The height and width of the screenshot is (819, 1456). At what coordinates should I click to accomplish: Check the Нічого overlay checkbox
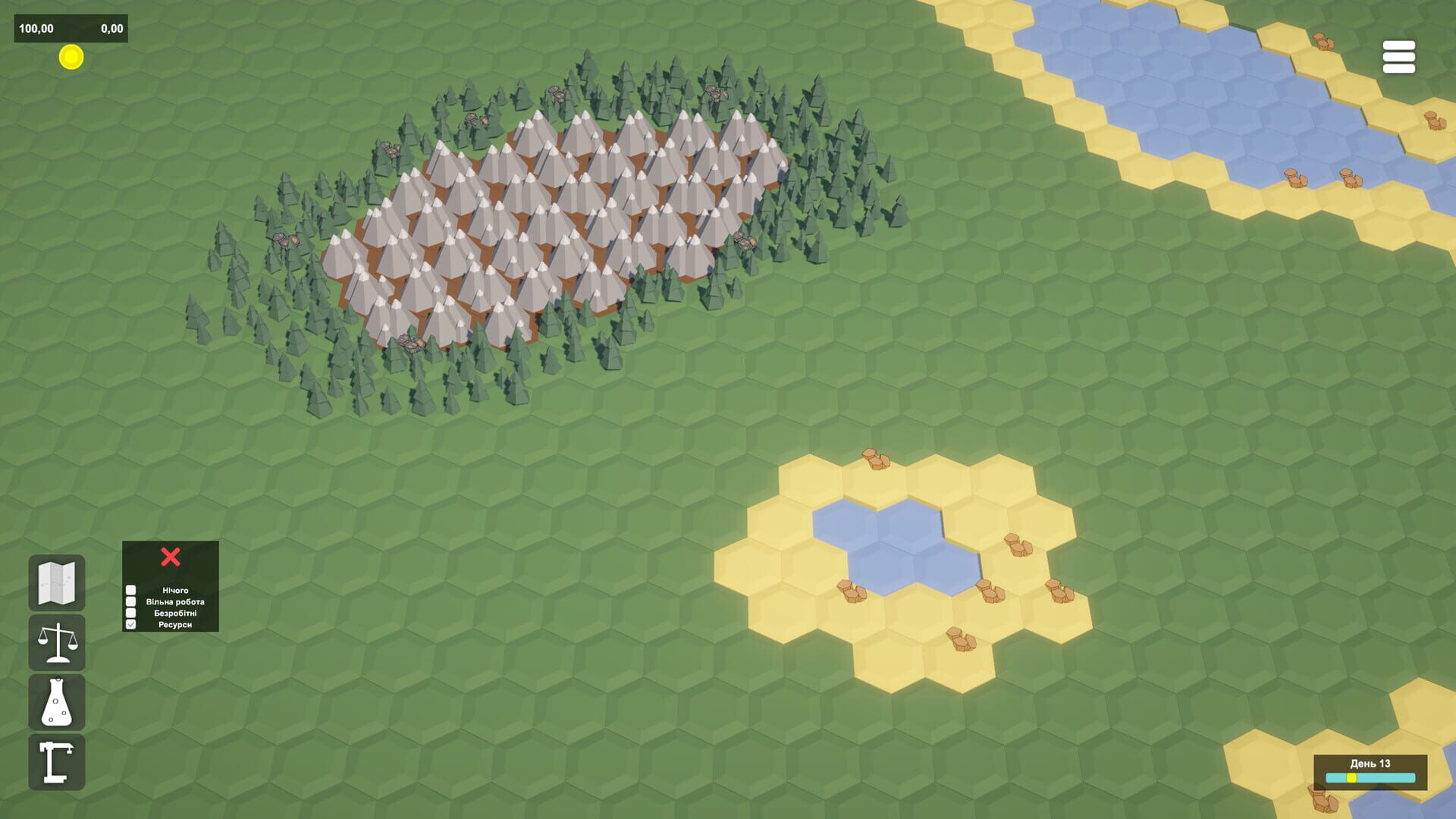[130, 589]
